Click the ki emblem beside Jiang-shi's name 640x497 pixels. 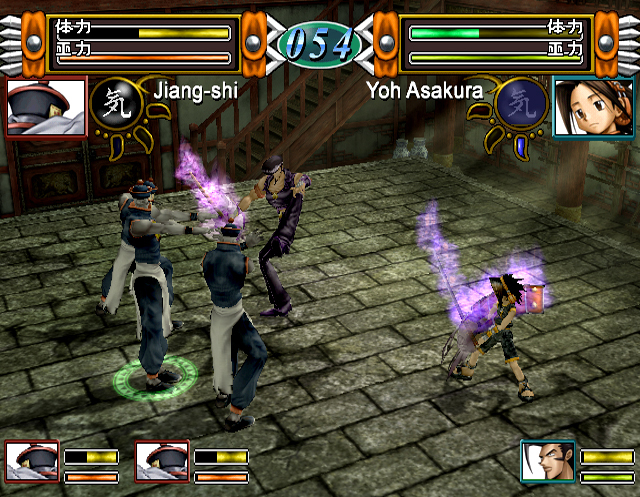click(113, 106)
